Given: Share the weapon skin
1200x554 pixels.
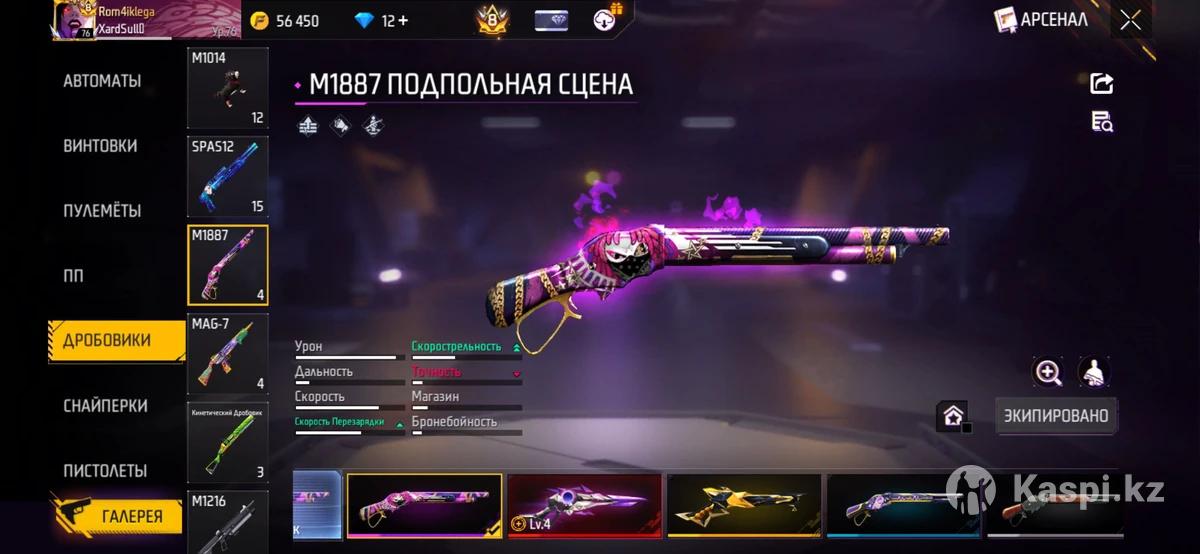Looking at the screenshot, I should [x=1101, y=83].
